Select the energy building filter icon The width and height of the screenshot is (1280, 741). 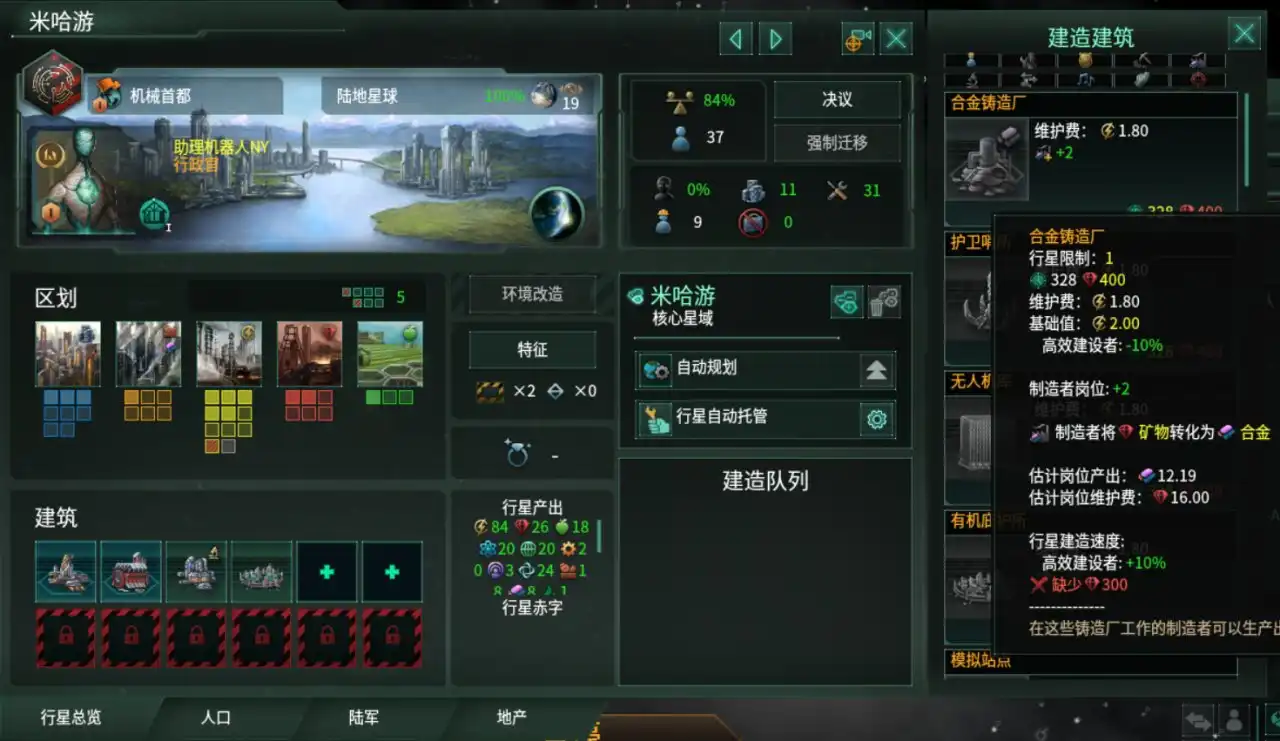tap(1087, 58)
